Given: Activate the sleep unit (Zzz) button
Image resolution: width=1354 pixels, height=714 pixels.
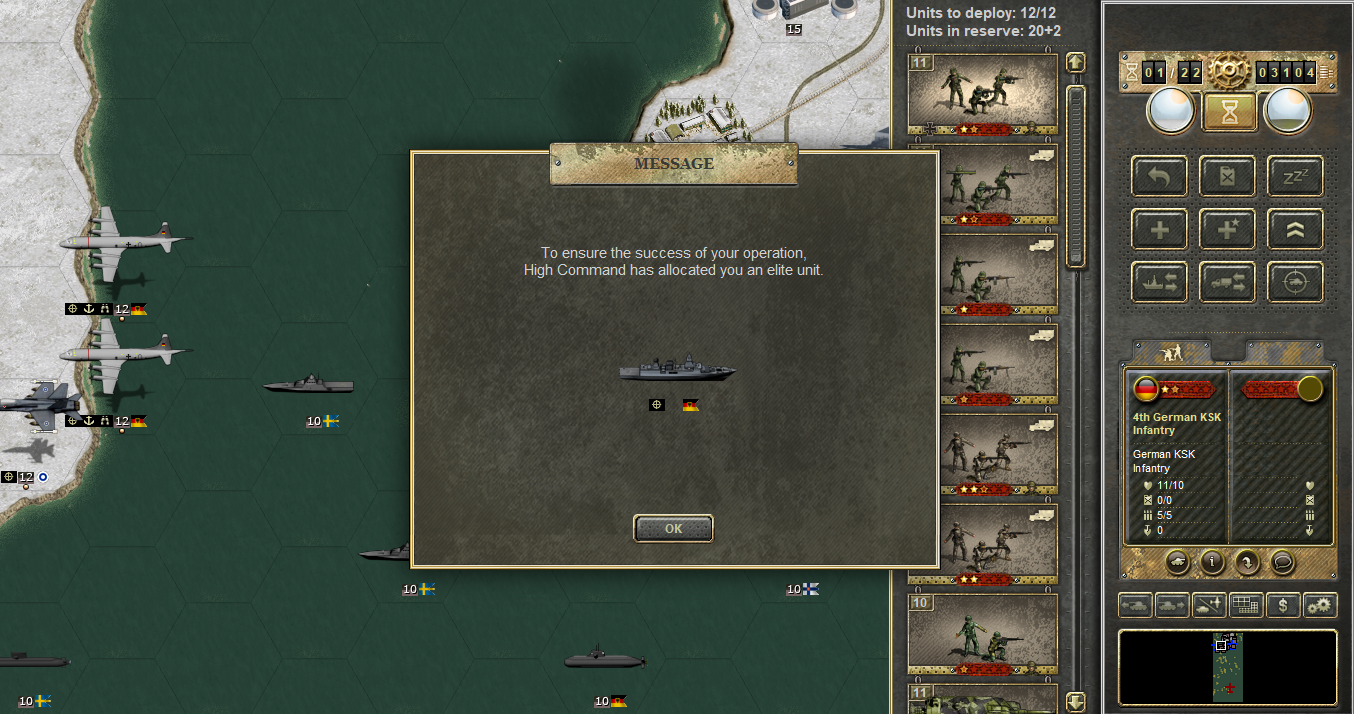Looking at the screenshot, I should tap(1295, 176).
